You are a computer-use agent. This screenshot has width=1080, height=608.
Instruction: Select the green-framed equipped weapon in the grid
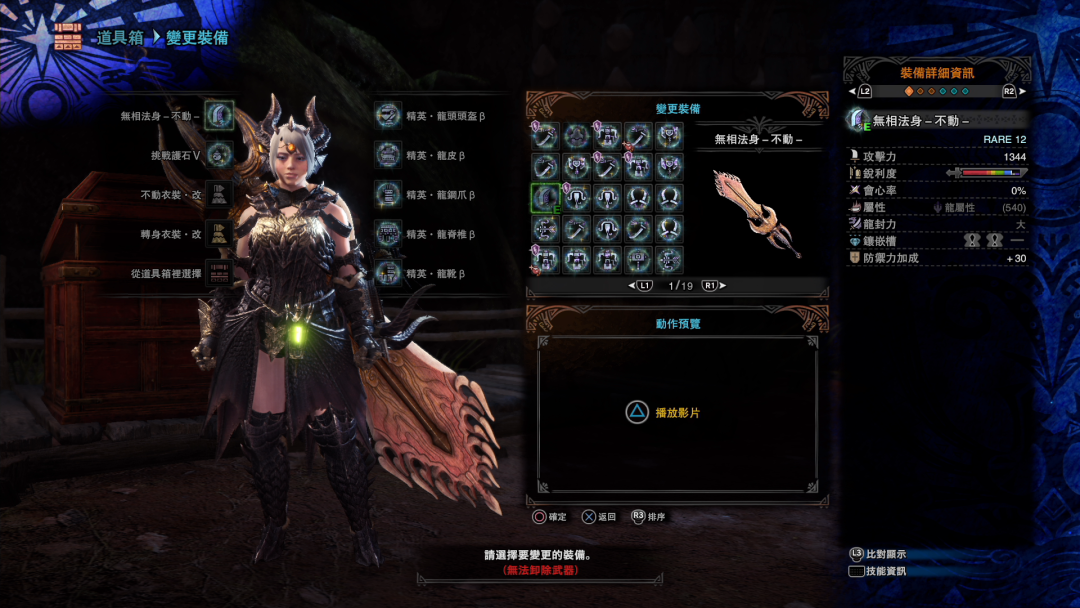pos(545,198)
